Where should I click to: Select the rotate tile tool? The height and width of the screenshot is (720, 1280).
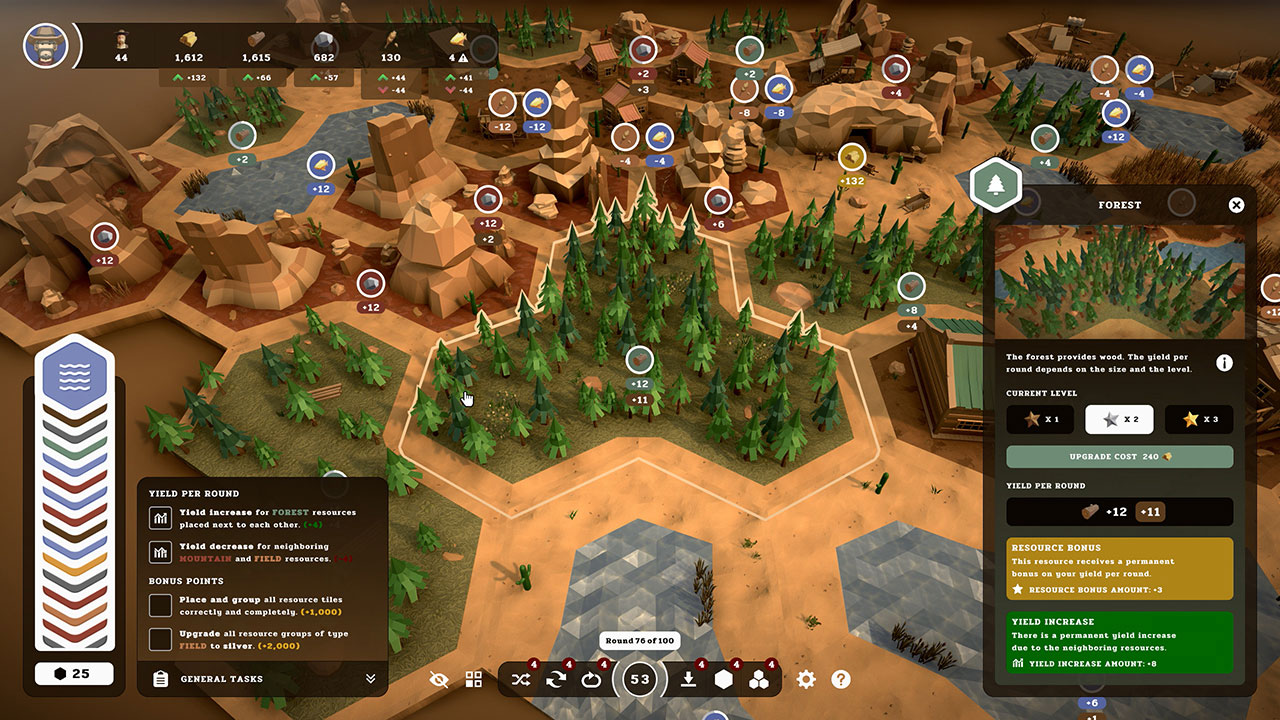[556, 679]
